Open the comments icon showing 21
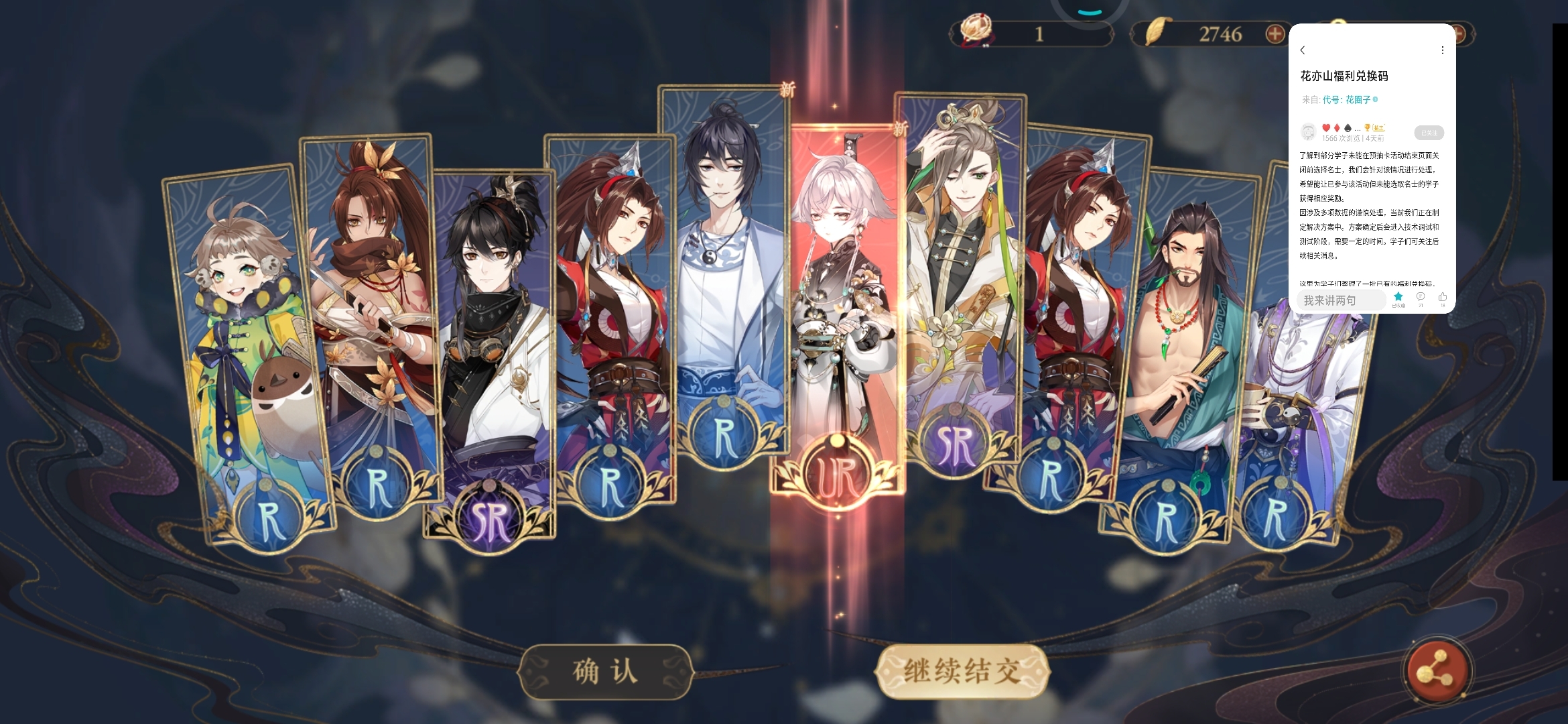This screenshot has height=724, width=1568. (x=1421, y=296)
